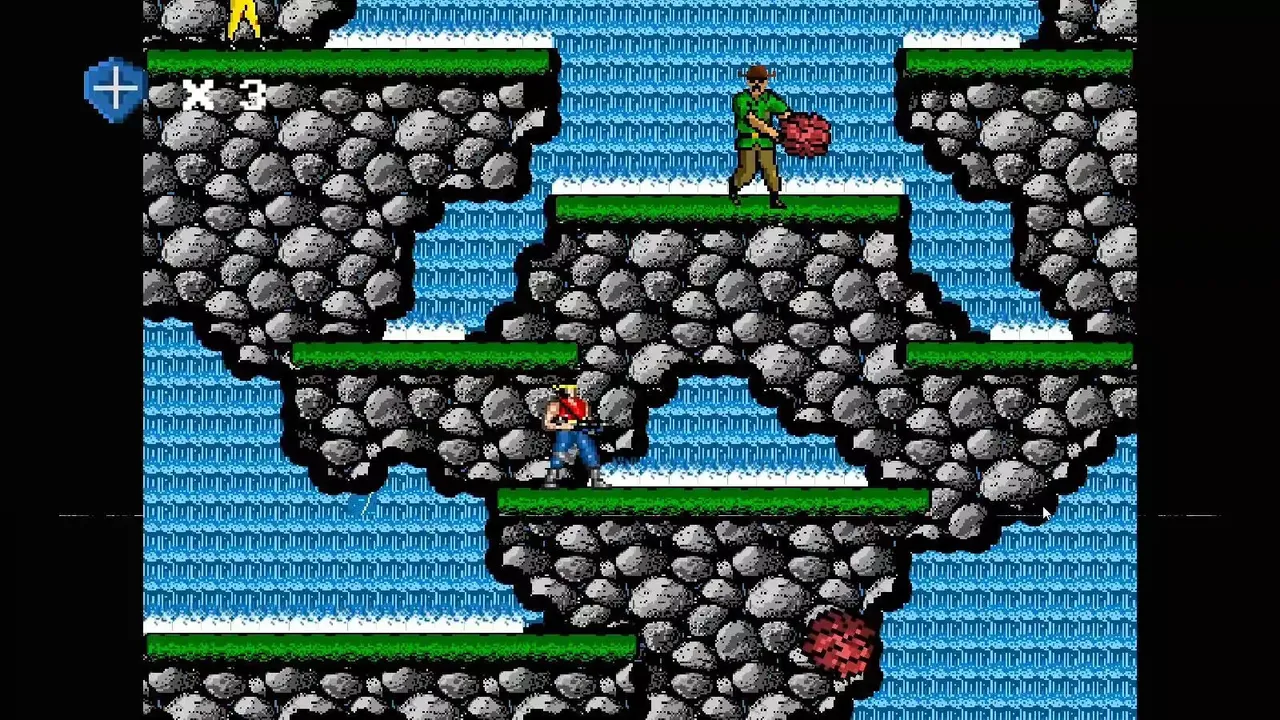This screenshot has height=720, width=1280.
Task: Click the enemy's brown hat
Action: pos(755,73)
